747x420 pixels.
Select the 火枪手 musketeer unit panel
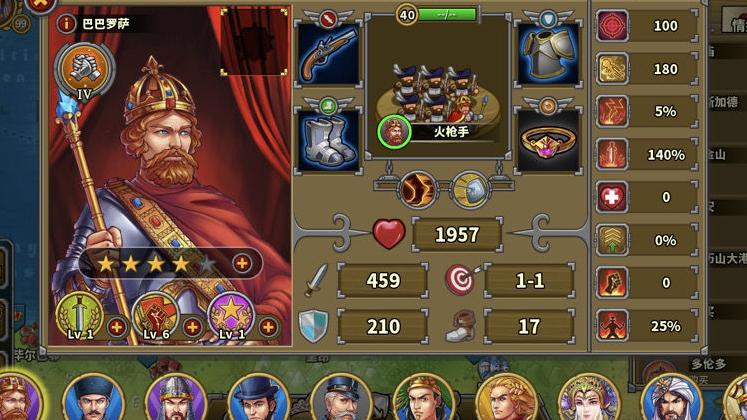437,95
